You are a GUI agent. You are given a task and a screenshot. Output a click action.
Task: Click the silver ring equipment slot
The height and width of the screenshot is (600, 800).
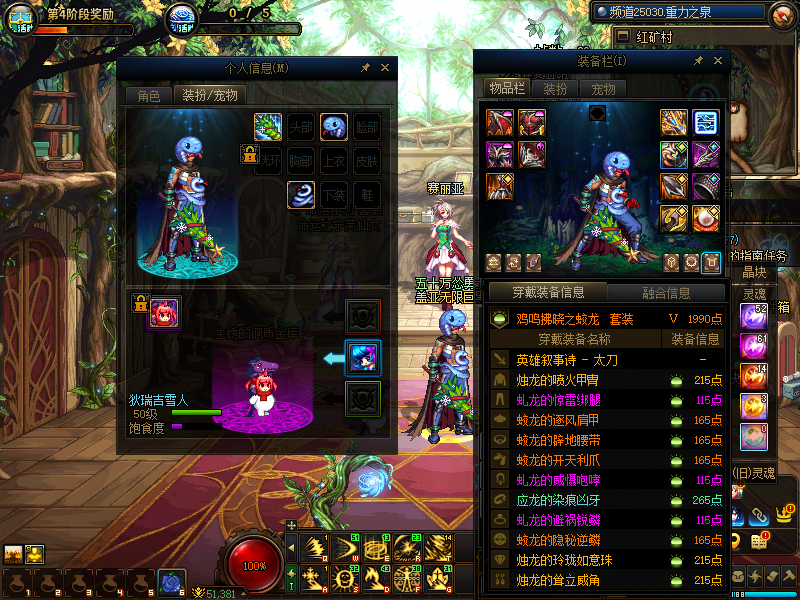point(706,186)
